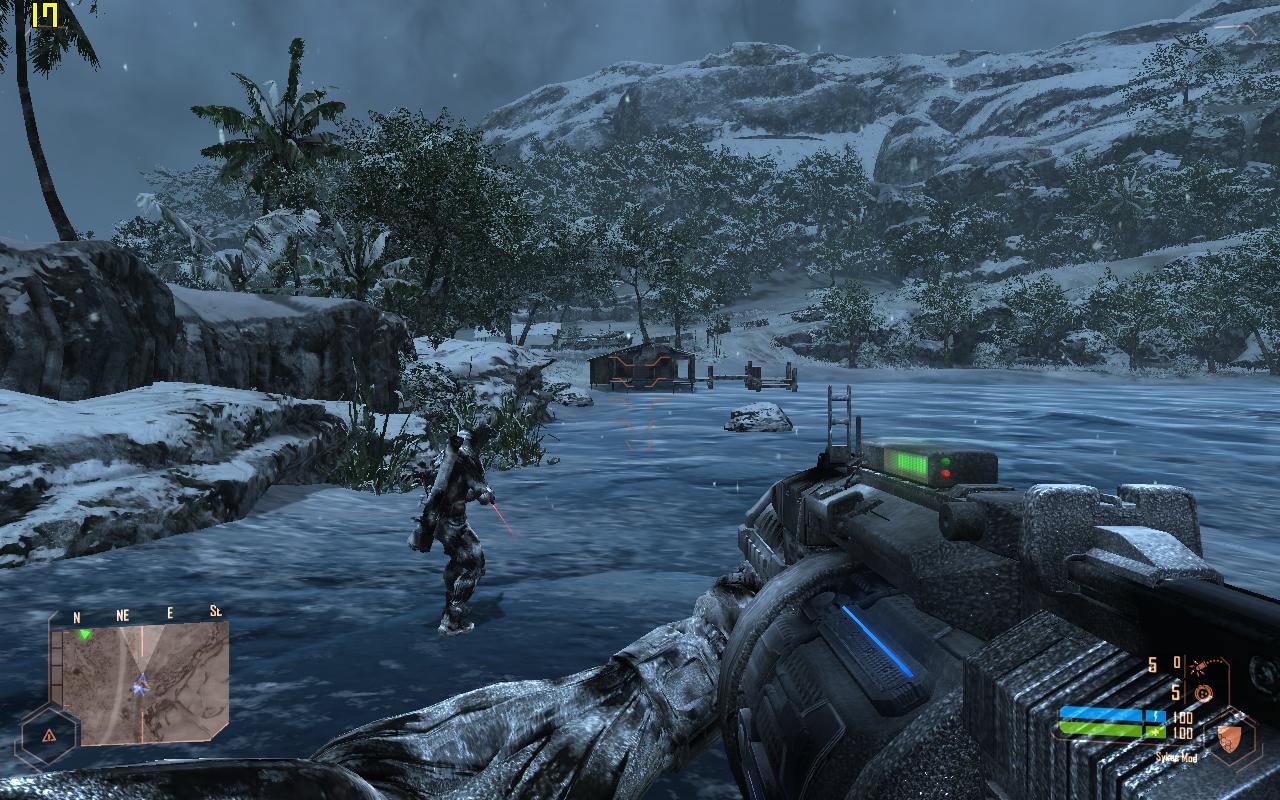Click the green indicator light on the weapon attachment
Viewport: 1280px width, 800px height.
(x=946, y=461)
